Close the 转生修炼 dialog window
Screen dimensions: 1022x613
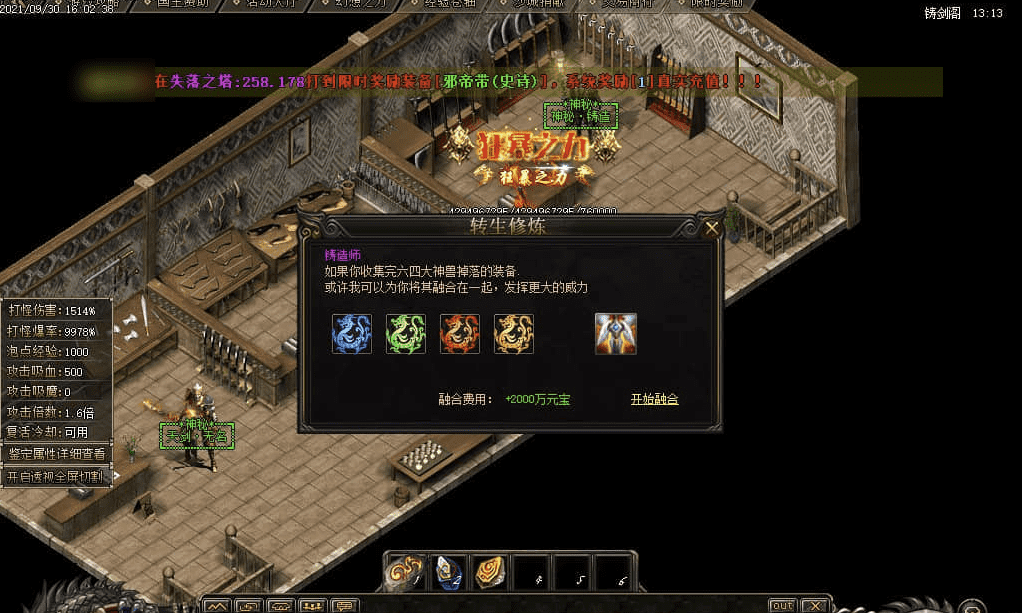pos(712,228)
